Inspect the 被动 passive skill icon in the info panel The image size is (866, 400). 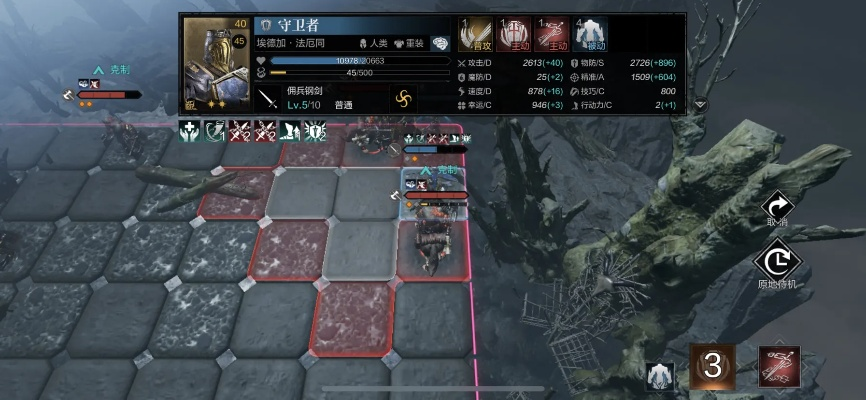591,35
